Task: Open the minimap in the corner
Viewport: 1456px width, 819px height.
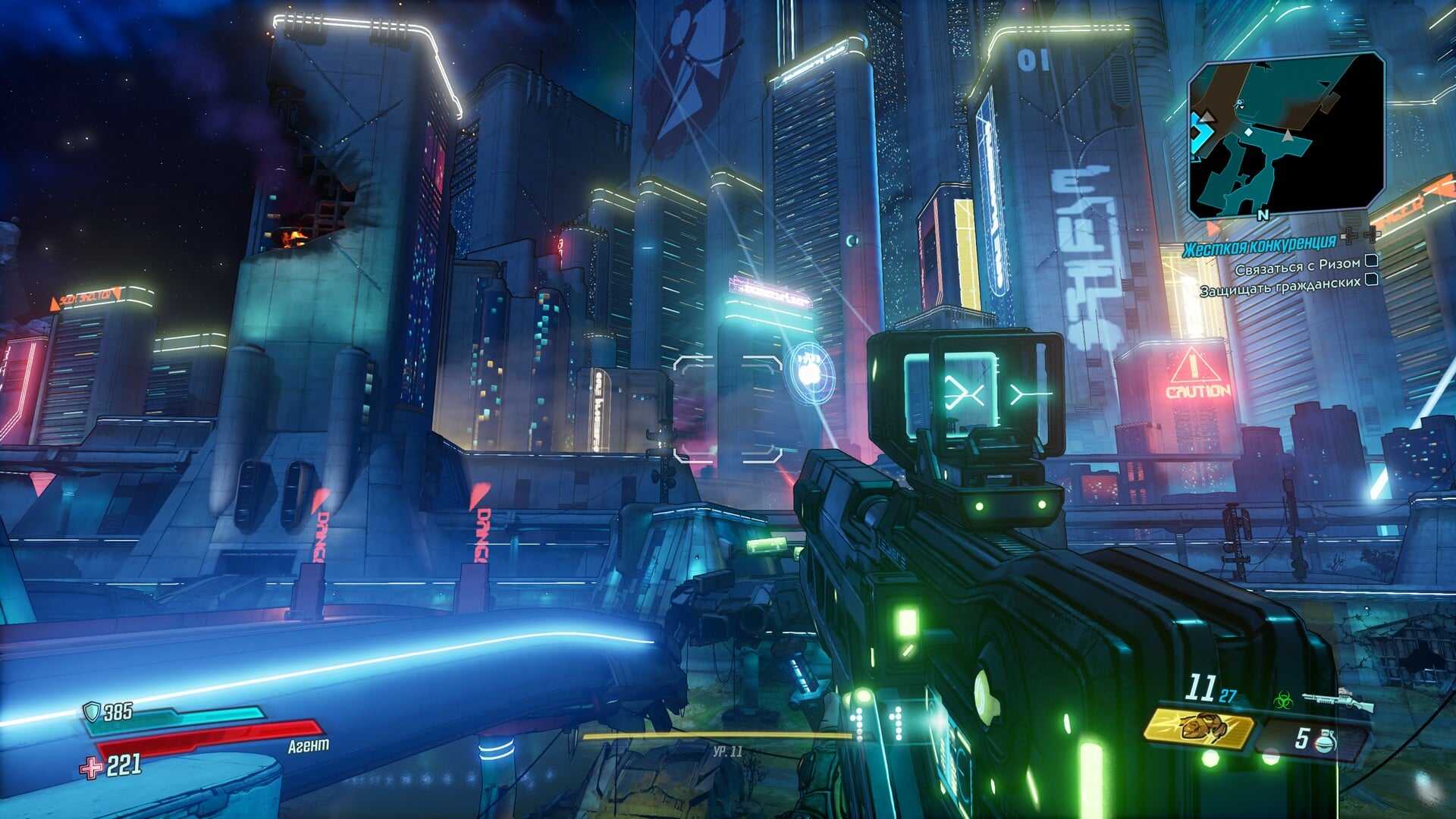Action: 1285,134
